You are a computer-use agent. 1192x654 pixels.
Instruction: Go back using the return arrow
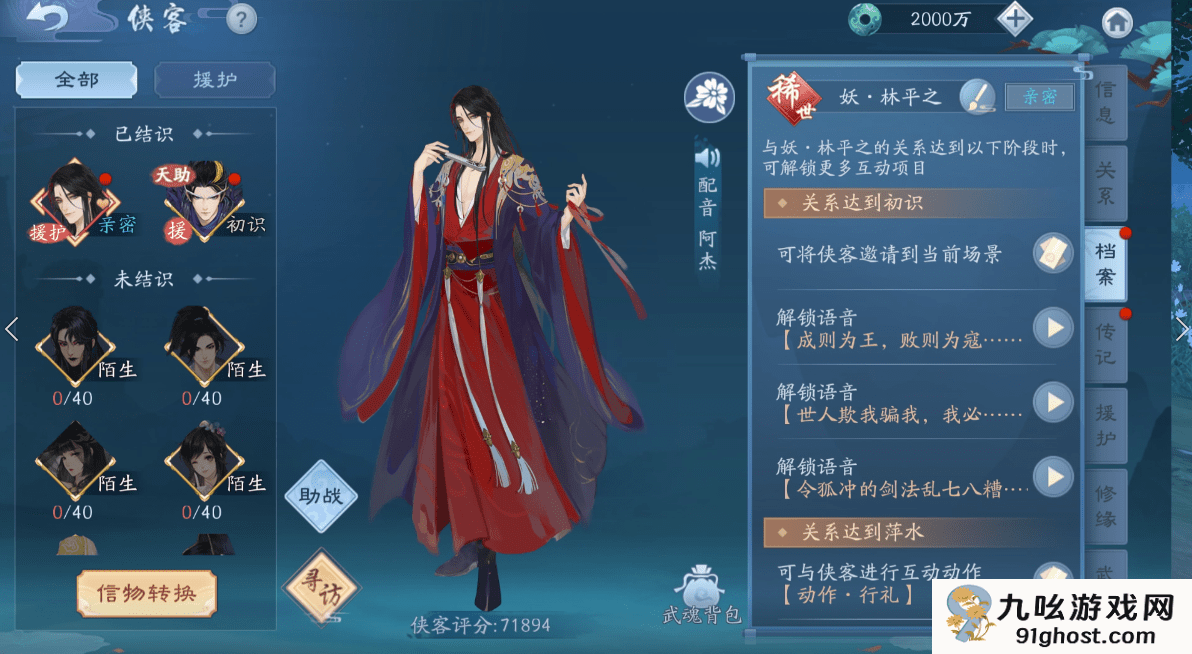46,17
